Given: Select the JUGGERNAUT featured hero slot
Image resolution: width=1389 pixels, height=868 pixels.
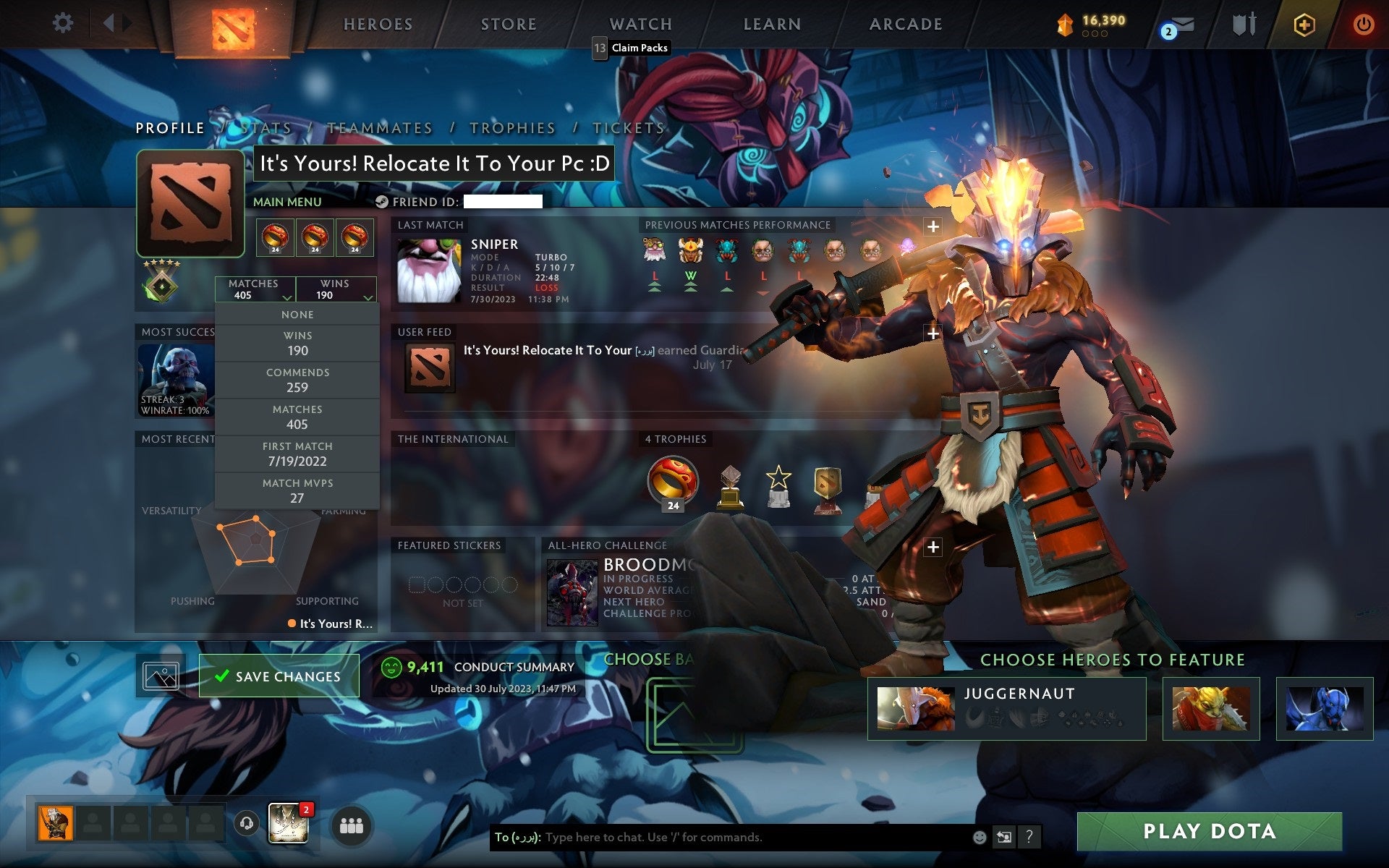Looking at the screenshot, I should point(1006,707).
